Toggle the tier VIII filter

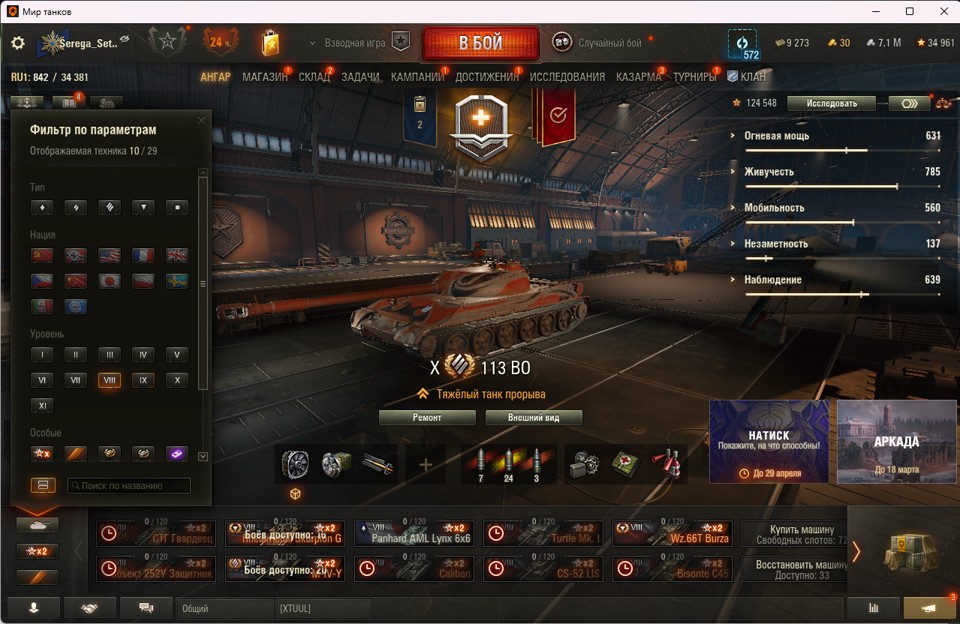(110, 380)
